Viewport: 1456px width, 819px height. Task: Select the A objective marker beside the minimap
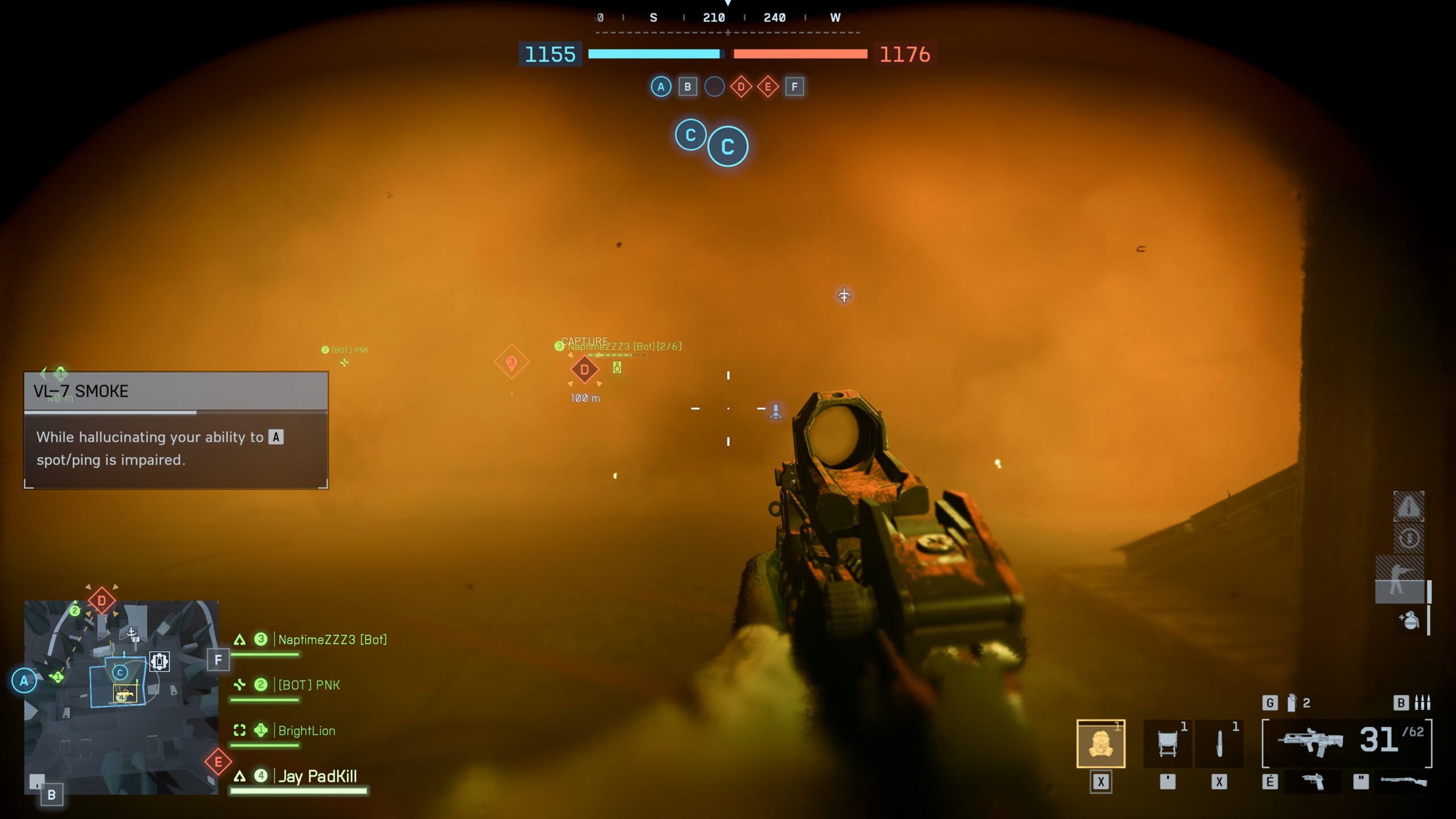click(24, 681)
